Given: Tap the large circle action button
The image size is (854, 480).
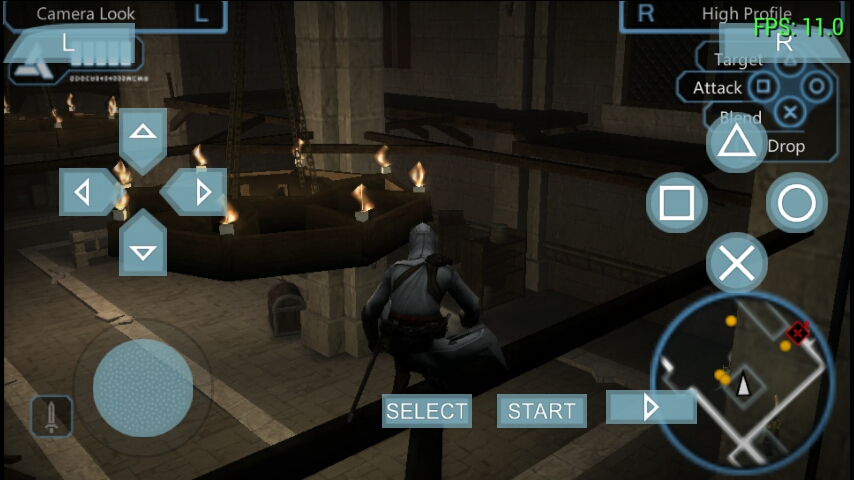Looking at the screenshot, I should (x=797, y=203).
